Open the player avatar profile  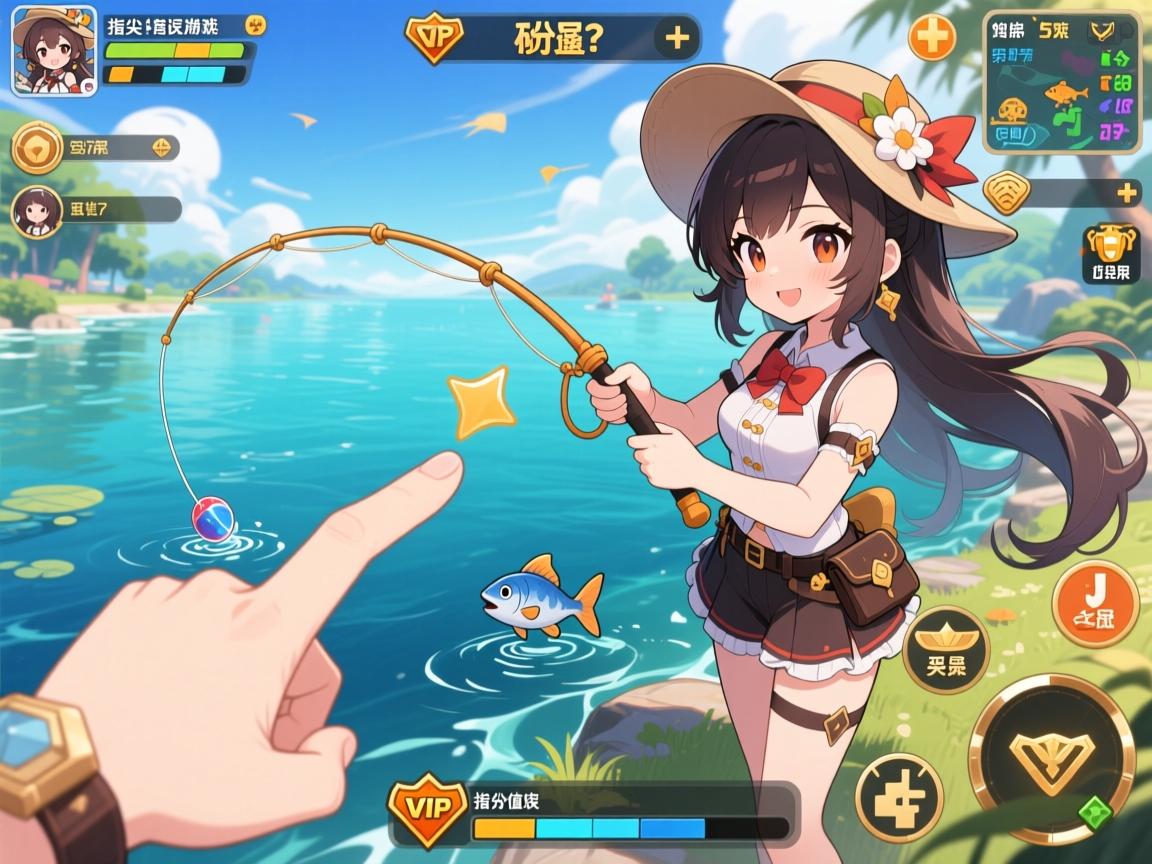pos(54,51)
